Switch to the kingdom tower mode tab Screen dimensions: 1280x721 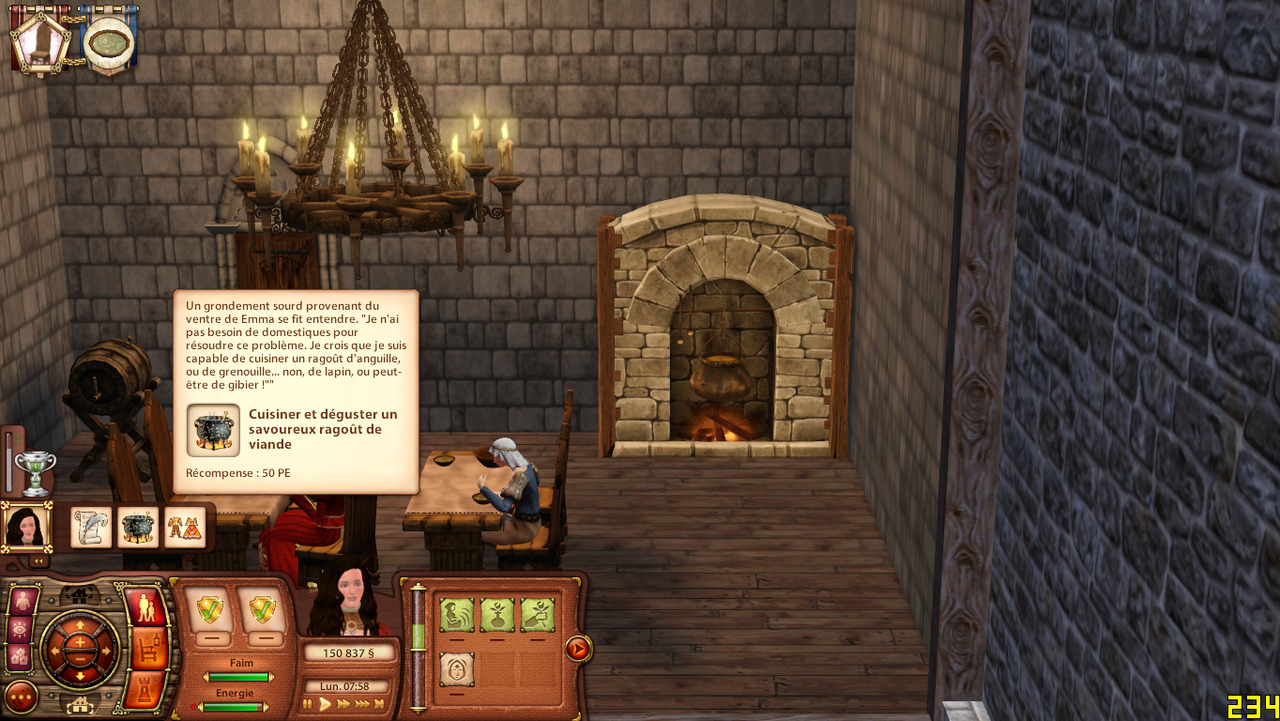pos(146,690)
